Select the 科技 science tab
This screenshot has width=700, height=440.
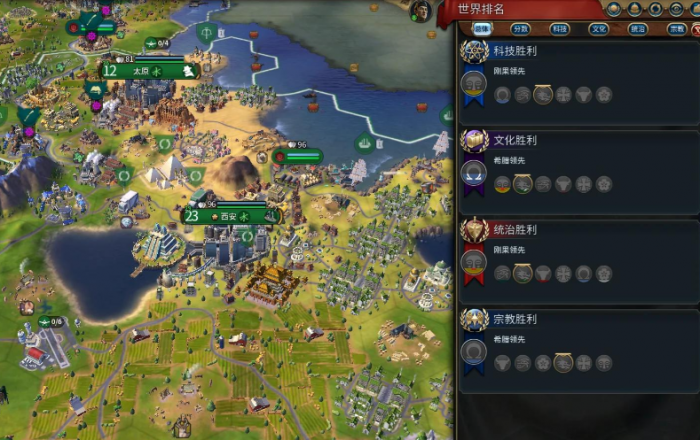point(559,29)
